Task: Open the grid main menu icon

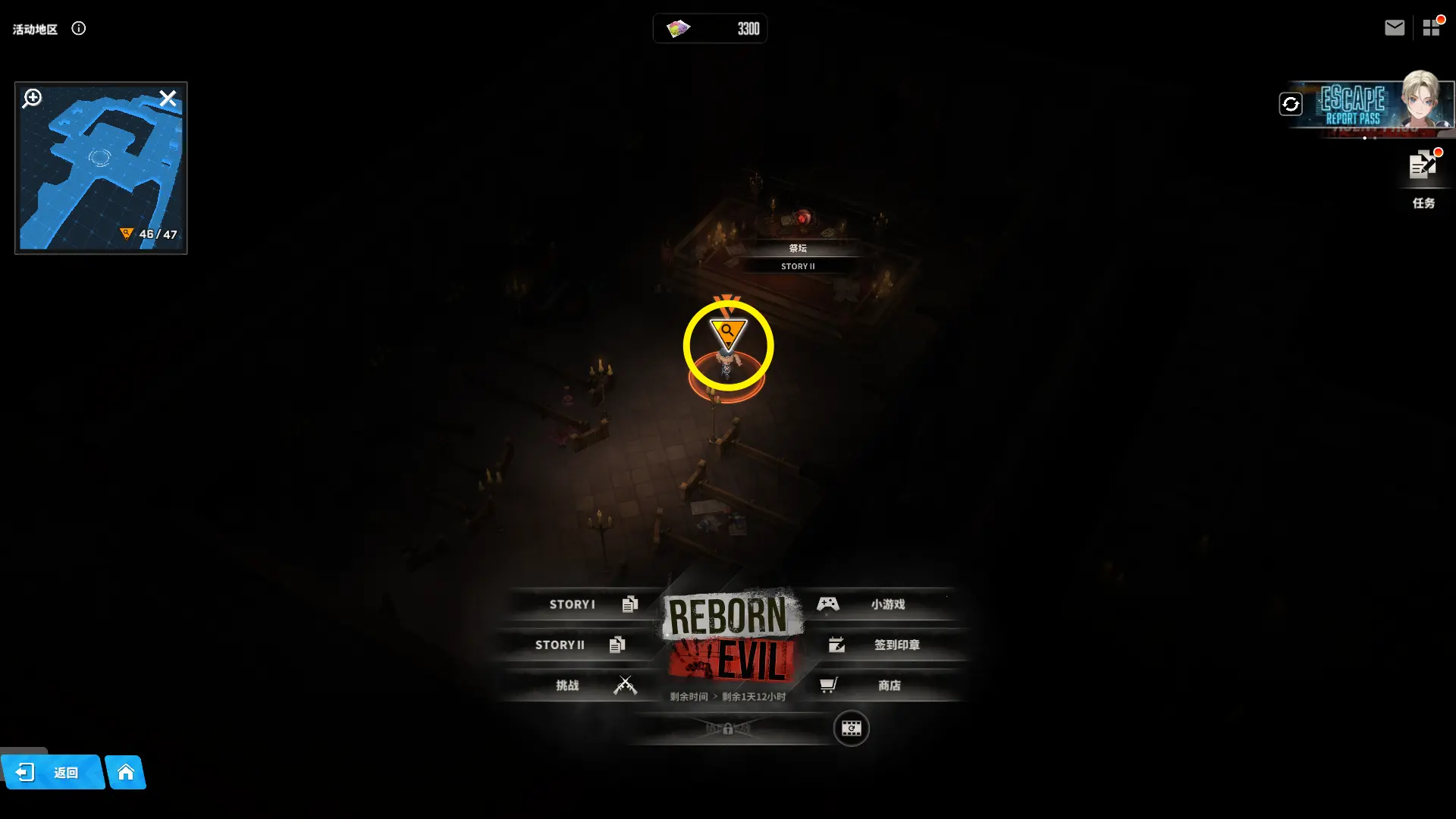Action: click(1431, 28)
